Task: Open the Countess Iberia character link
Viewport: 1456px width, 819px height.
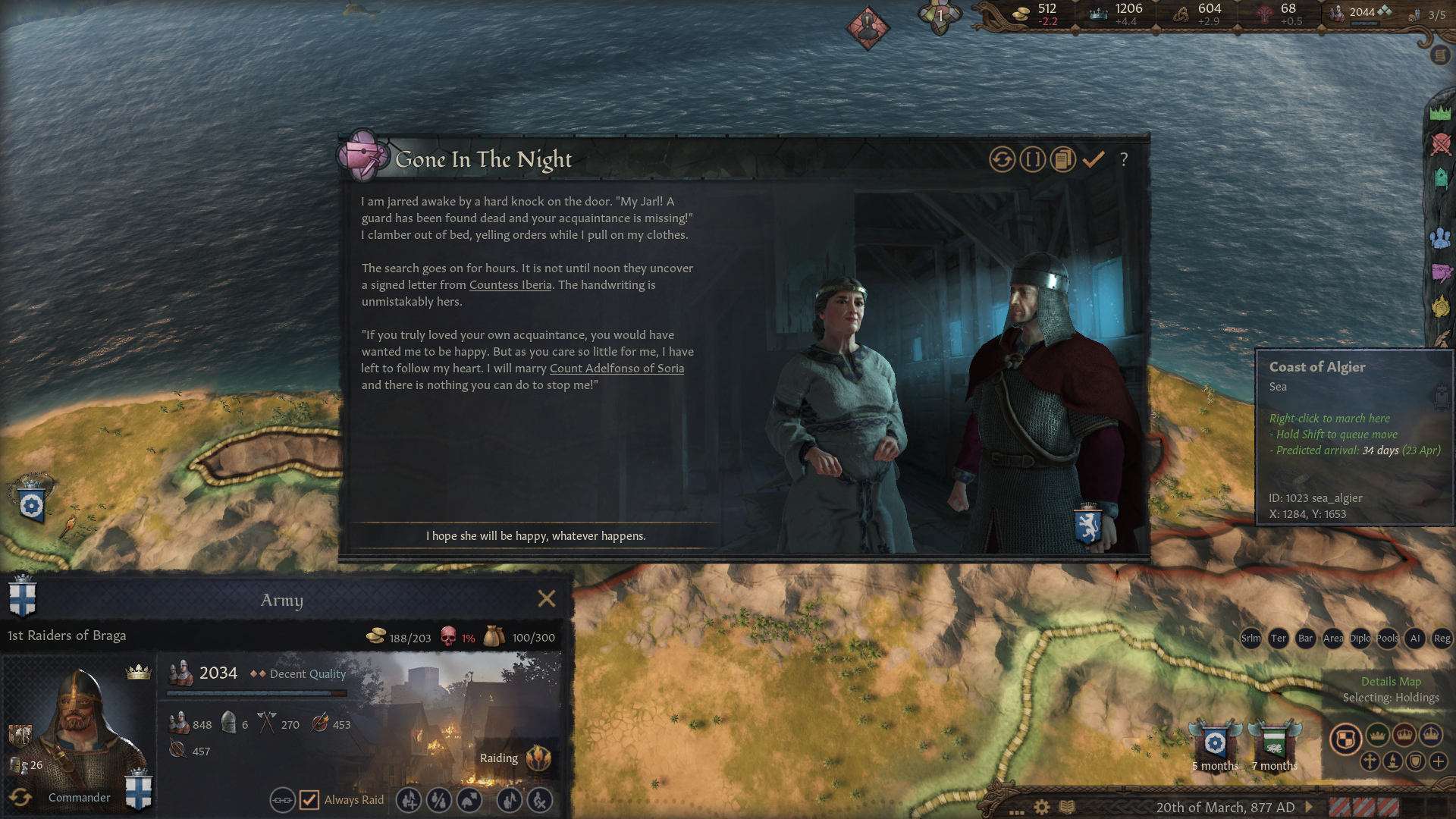Action: click(x=510, y=285)
